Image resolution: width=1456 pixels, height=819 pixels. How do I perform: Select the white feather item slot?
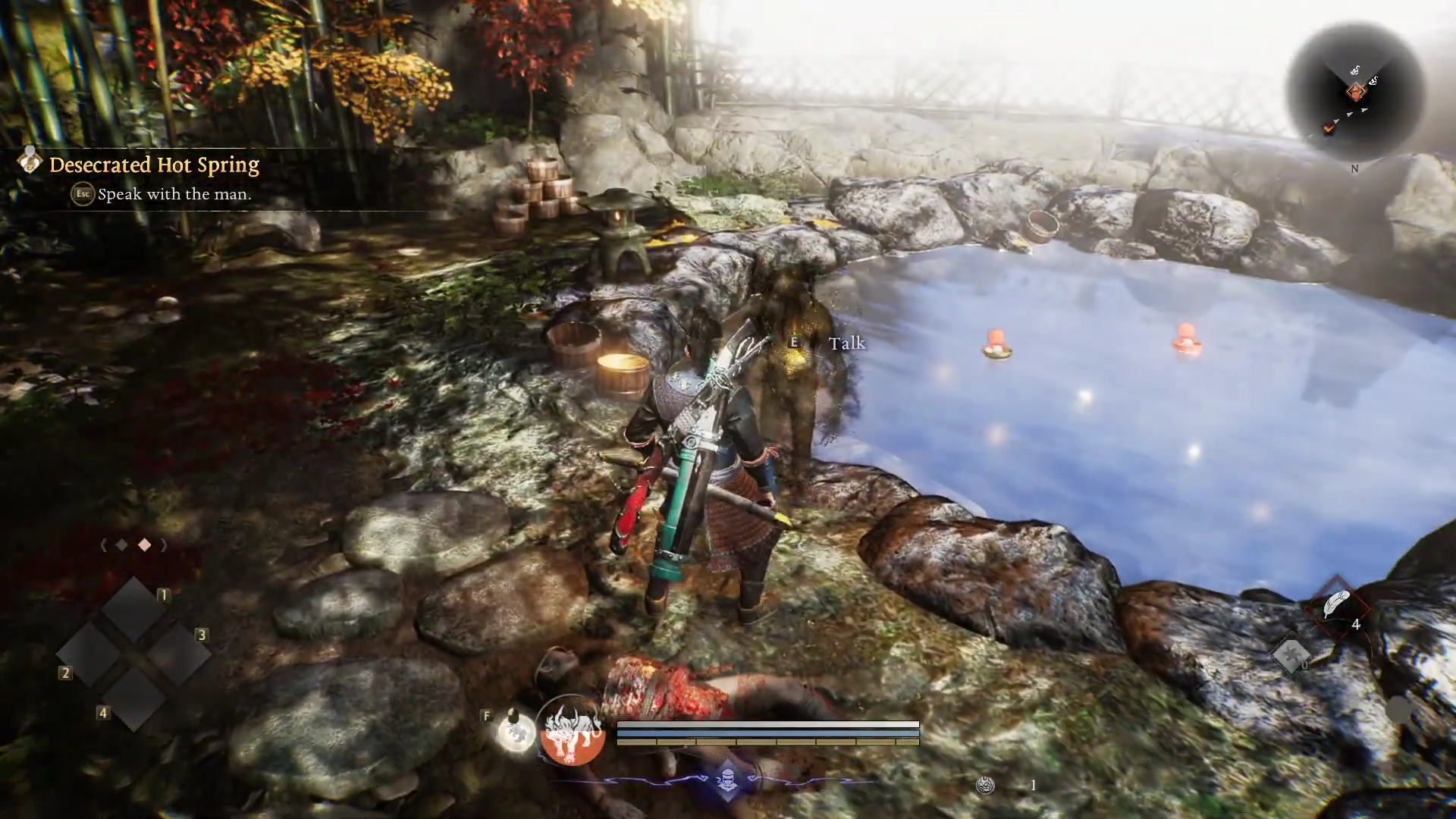1336,607
